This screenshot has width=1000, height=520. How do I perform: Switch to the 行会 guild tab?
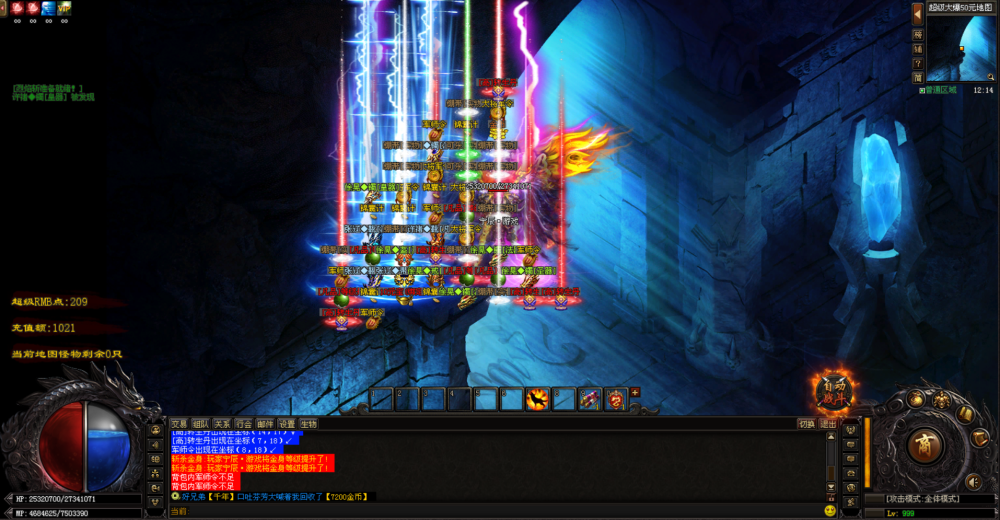click(x=244, y=423)
